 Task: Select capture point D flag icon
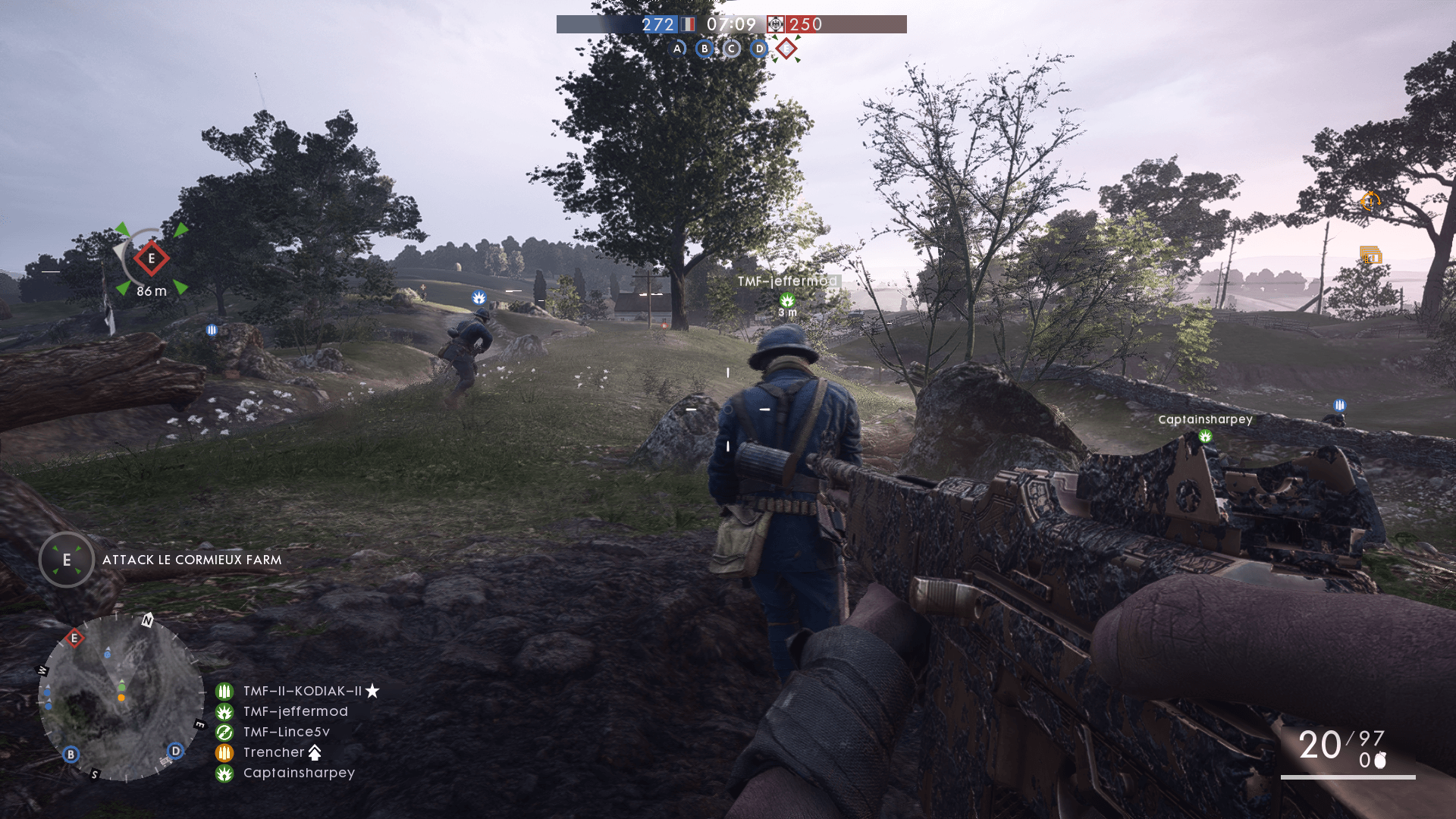(x=759, y=49)
